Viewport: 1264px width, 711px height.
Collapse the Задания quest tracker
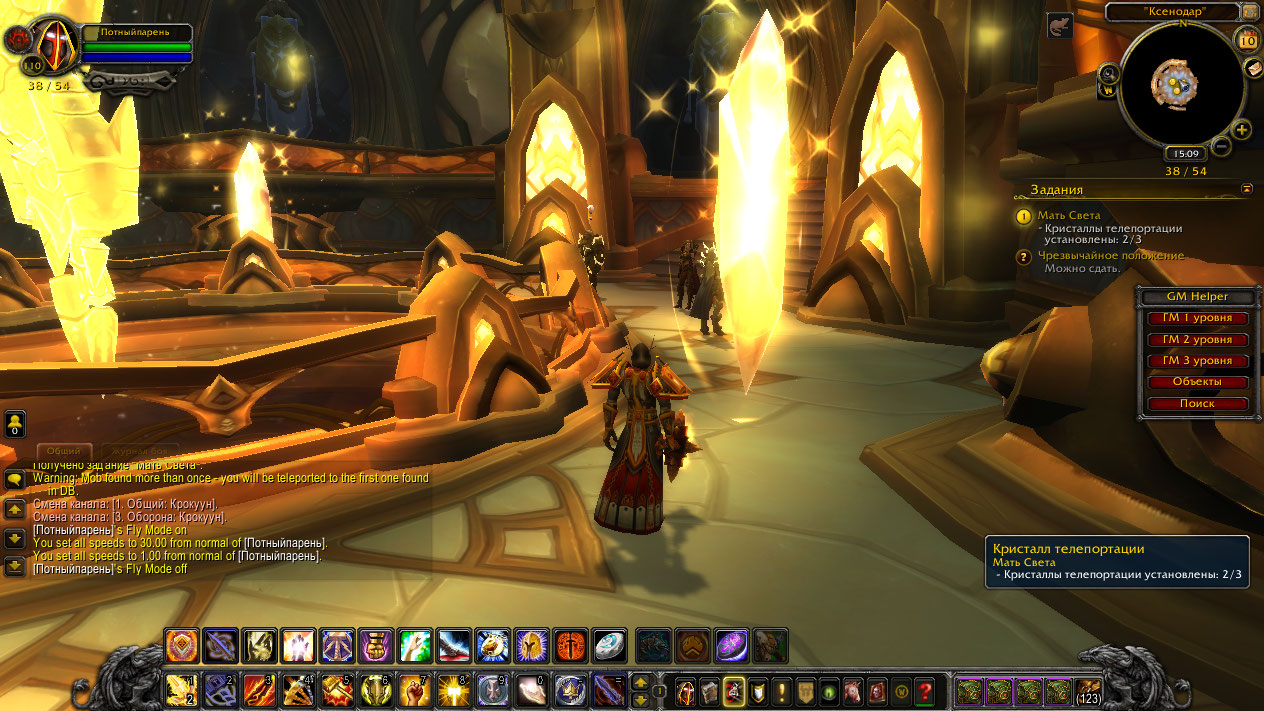[x=1247, y=188]
